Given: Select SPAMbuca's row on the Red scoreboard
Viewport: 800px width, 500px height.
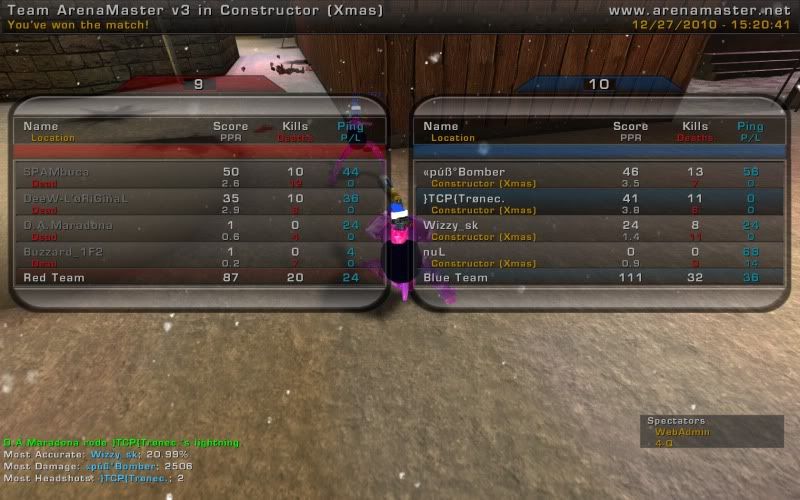Looking at the screenshot, I should tap(198, 177).
